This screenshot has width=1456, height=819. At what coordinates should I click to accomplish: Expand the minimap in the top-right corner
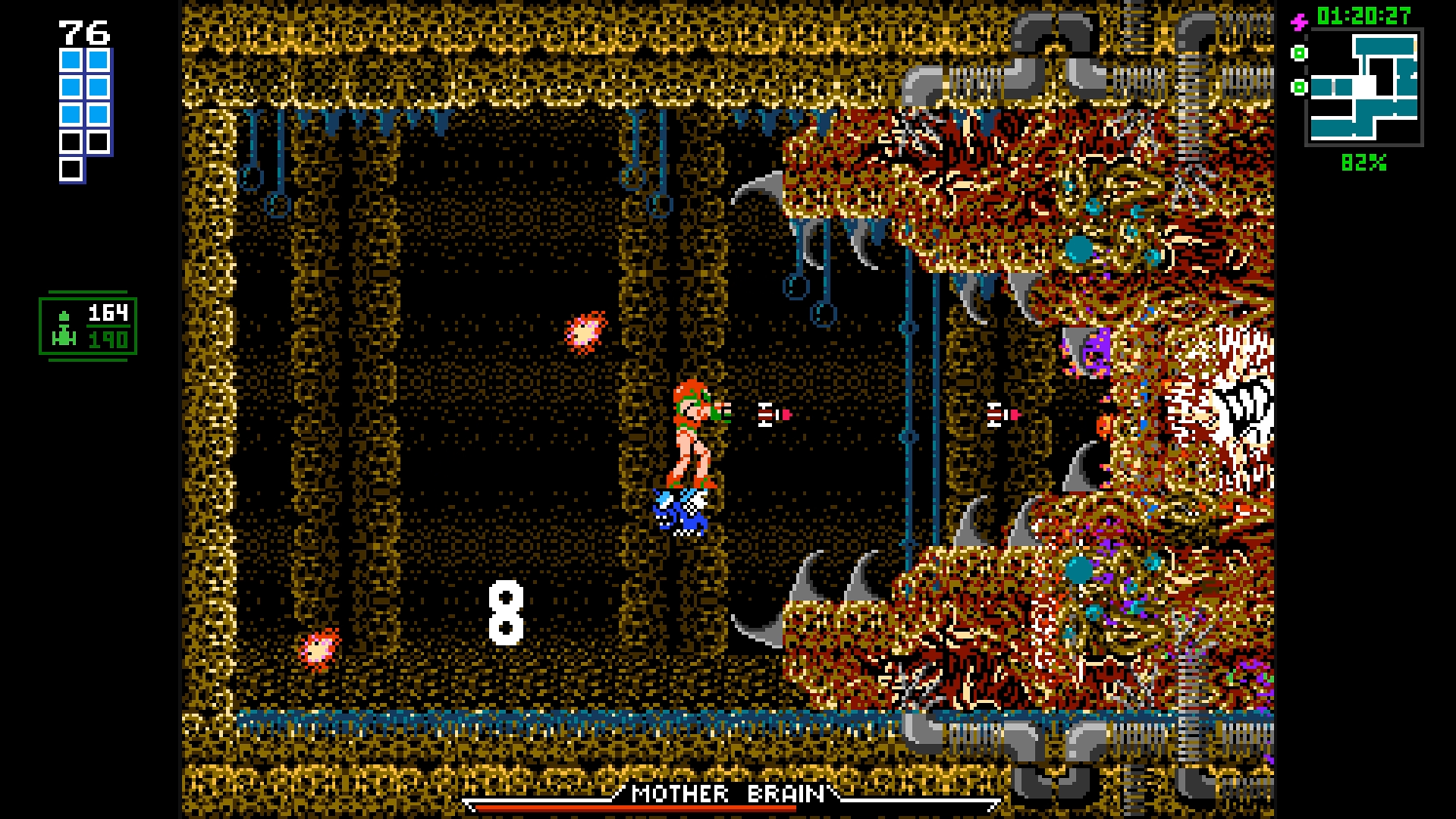[x=1365, y=87]
